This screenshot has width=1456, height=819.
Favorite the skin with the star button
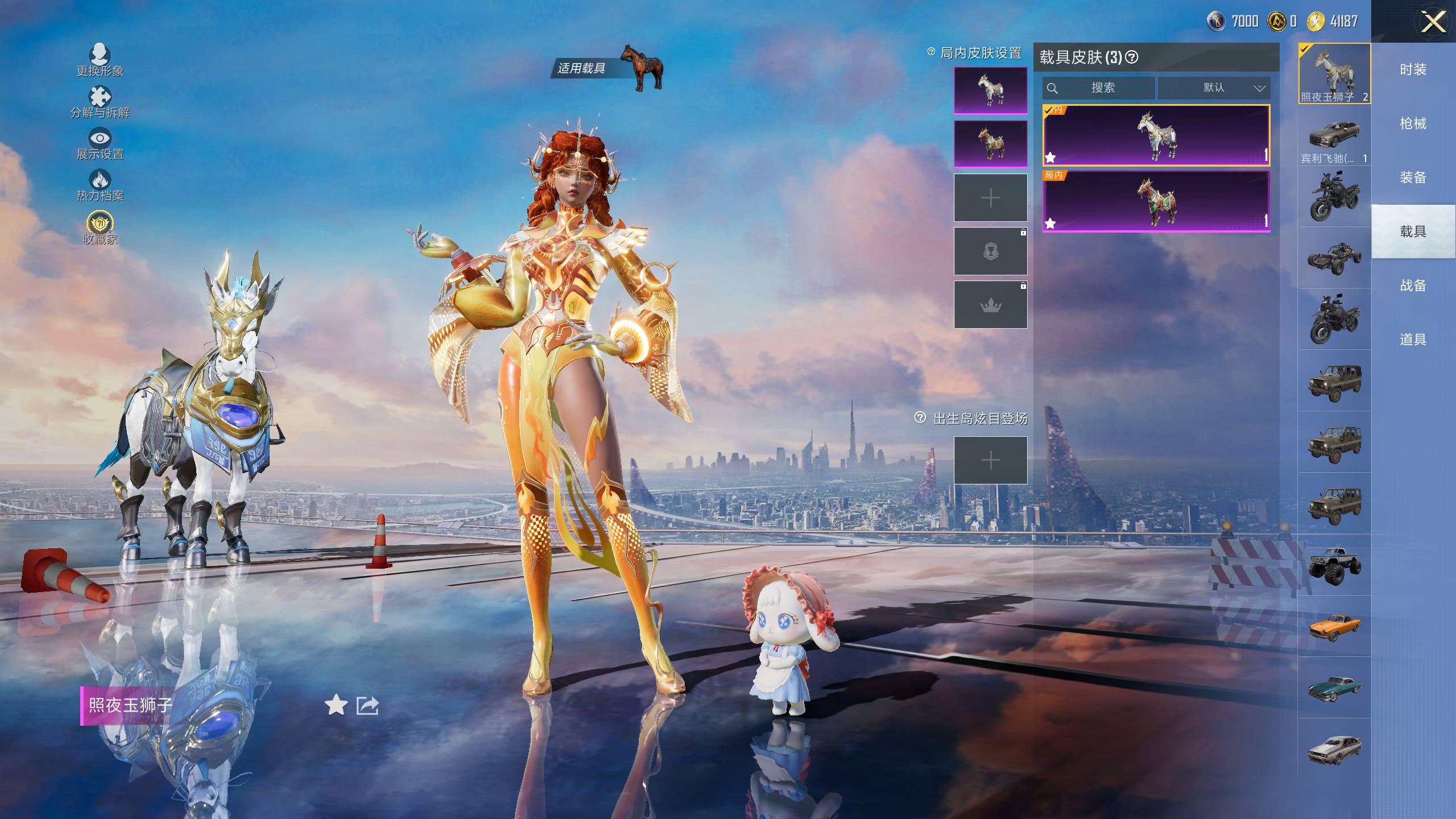coord(336,705)
